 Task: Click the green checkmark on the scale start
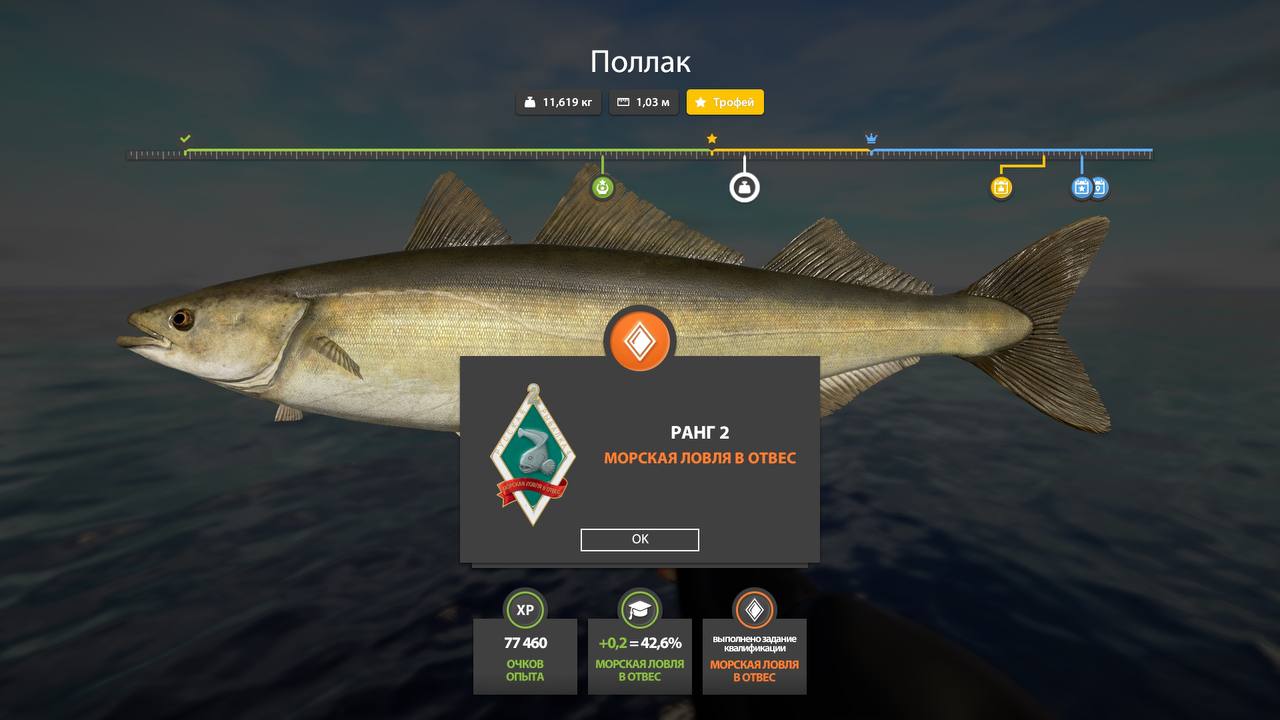click(184, 139)
